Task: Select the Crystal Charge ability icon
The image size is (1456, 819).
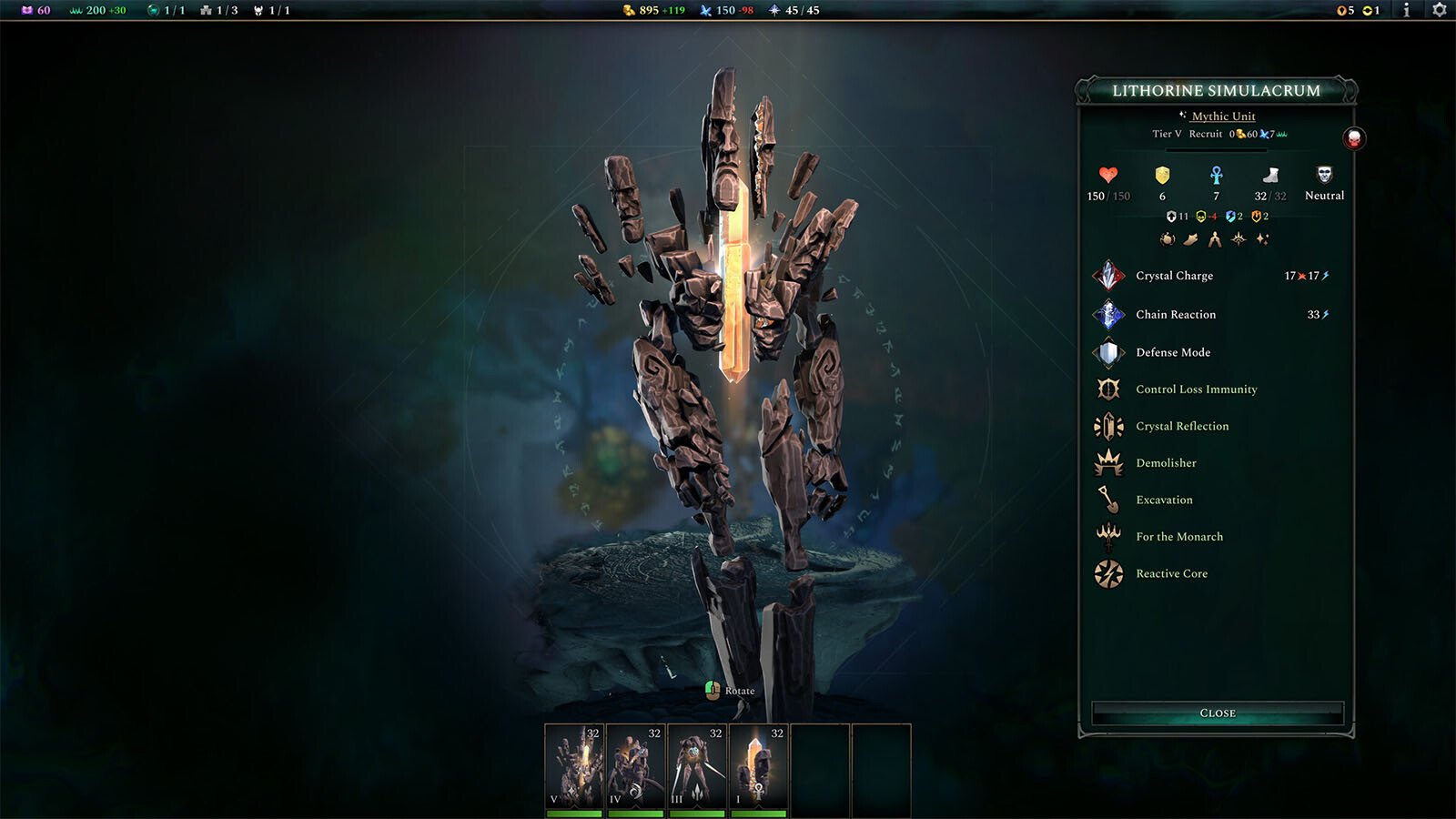Action: [1109, 276]
